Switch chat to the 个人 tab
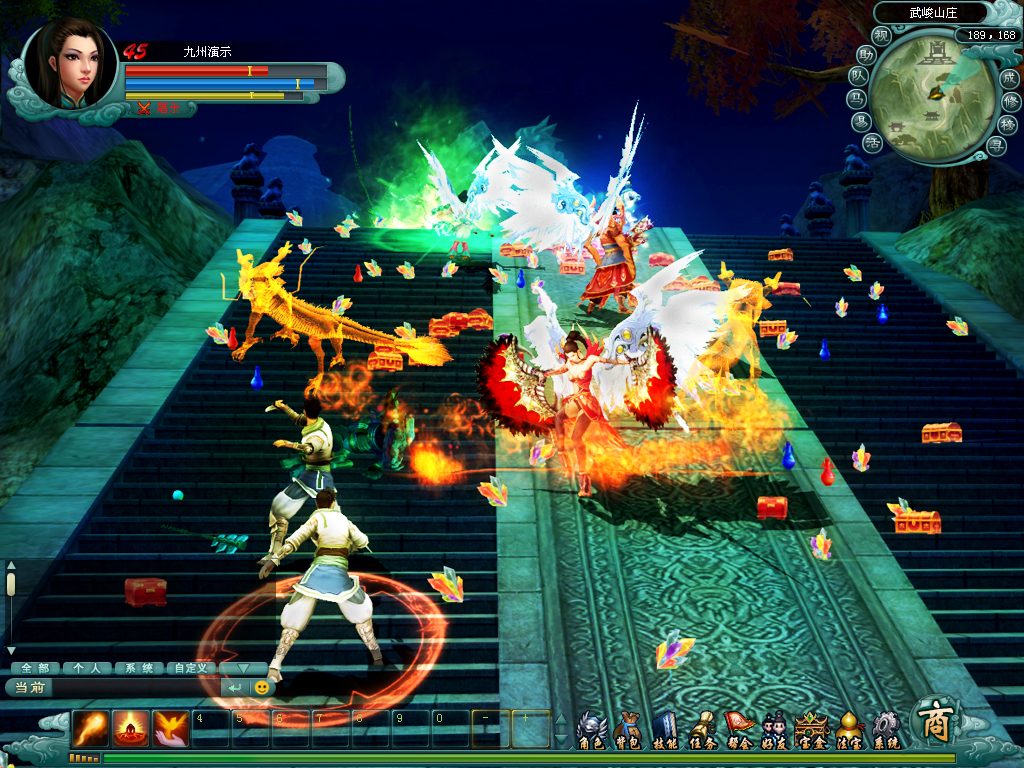1024x768 pixels. coord(86,667)
